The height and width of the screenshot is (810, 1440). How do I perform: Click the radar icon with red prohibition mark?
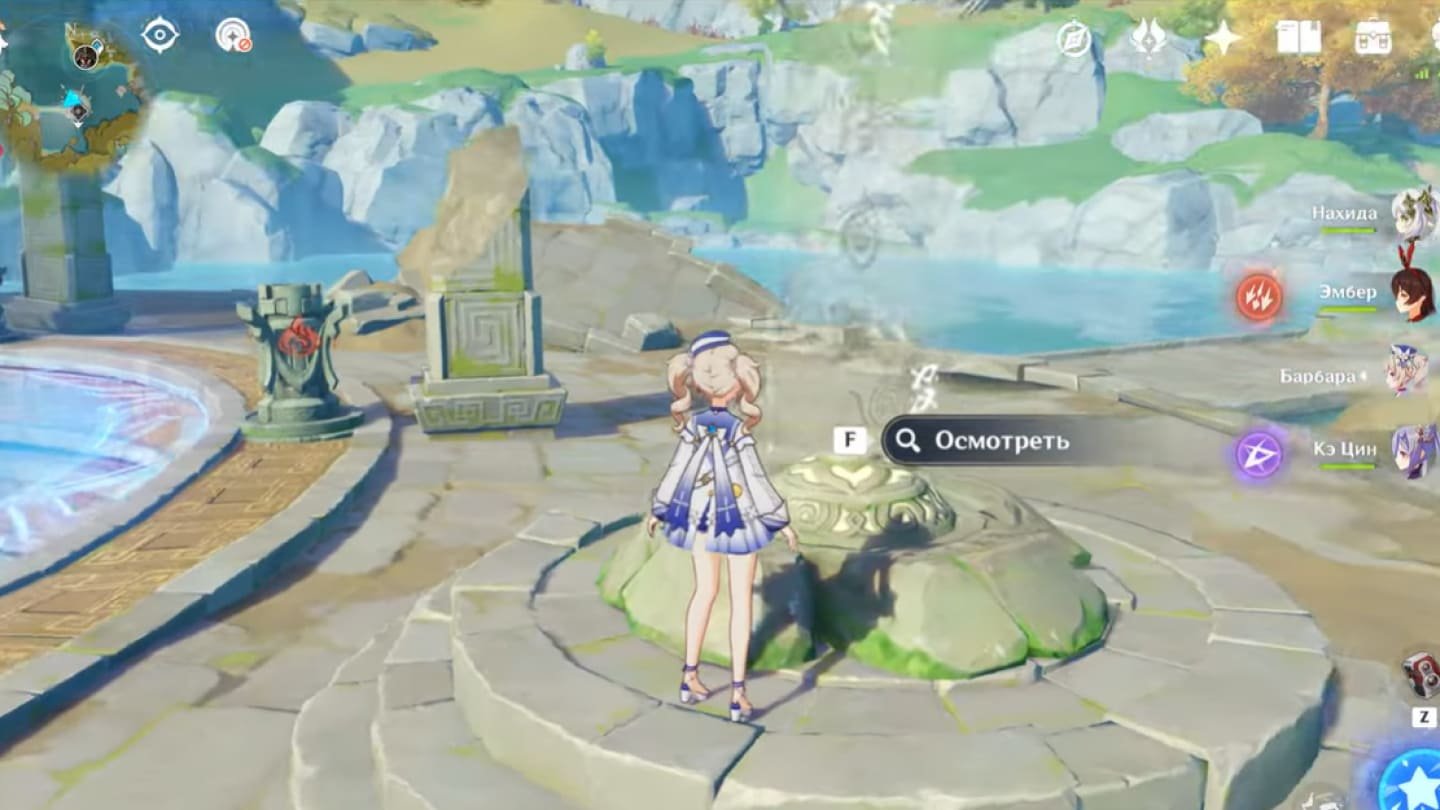click(x=233, y=36)
